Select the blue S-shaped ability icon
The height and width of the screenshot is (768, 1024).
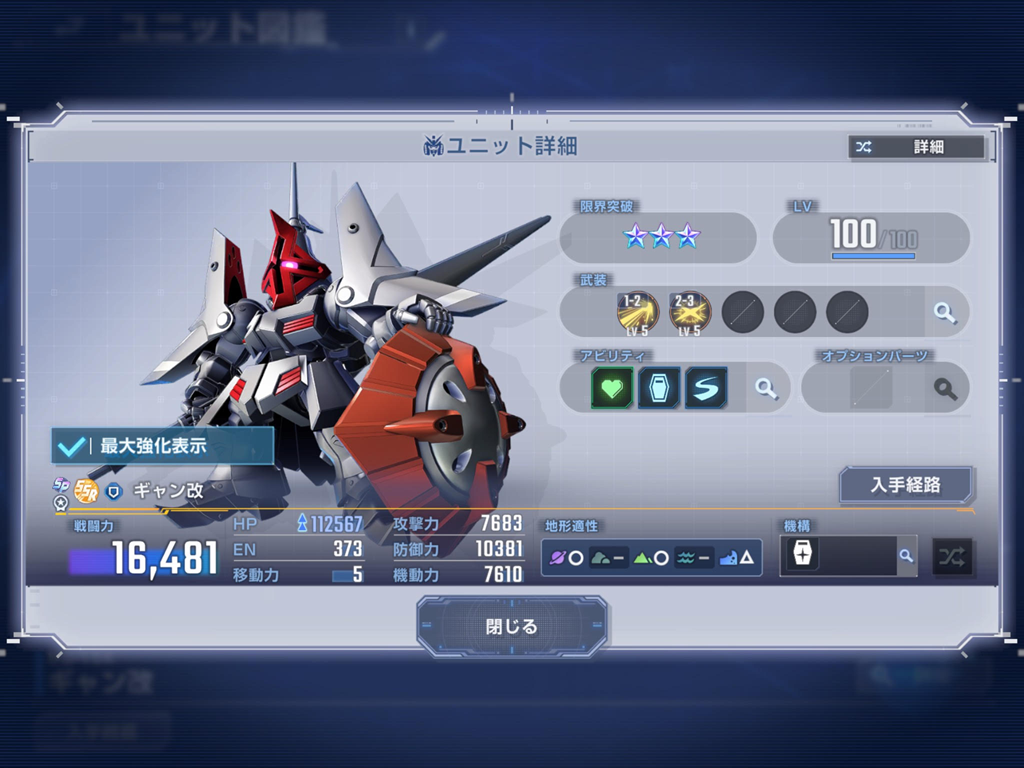pos(706,388)
